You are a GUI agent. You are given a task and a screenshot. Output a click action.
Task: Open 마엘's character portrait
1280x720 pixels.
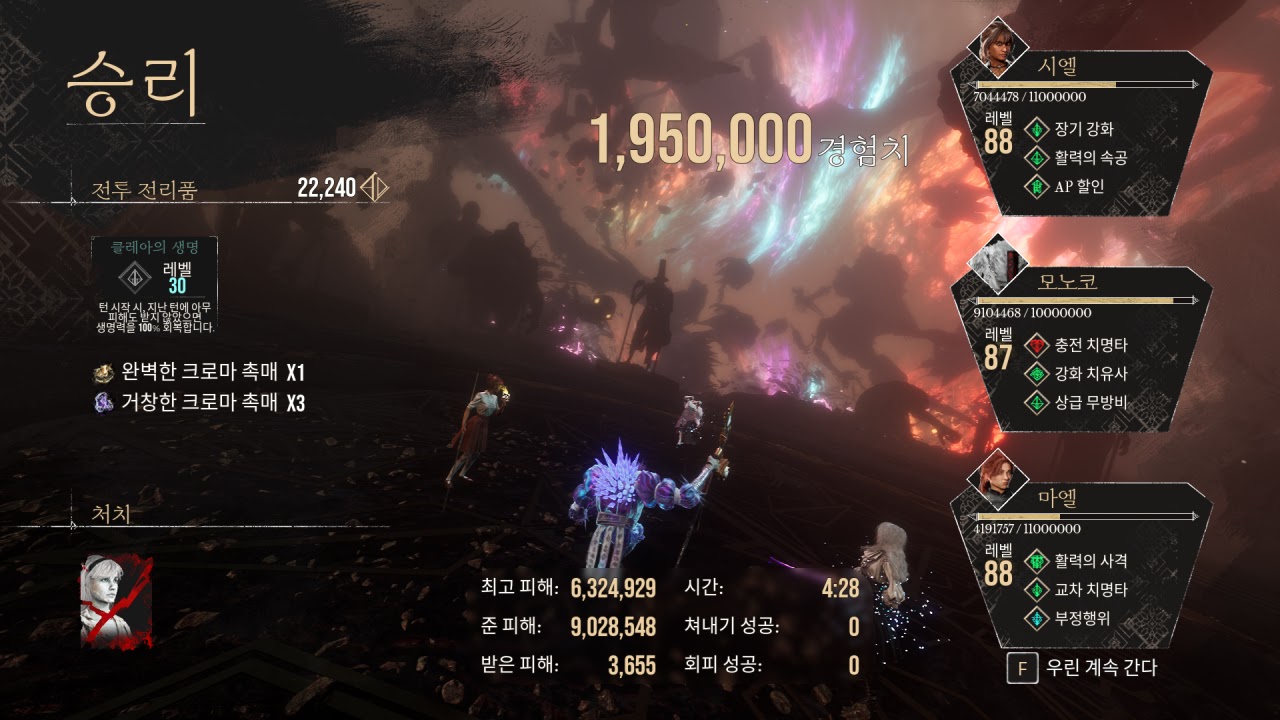(997, 479)
